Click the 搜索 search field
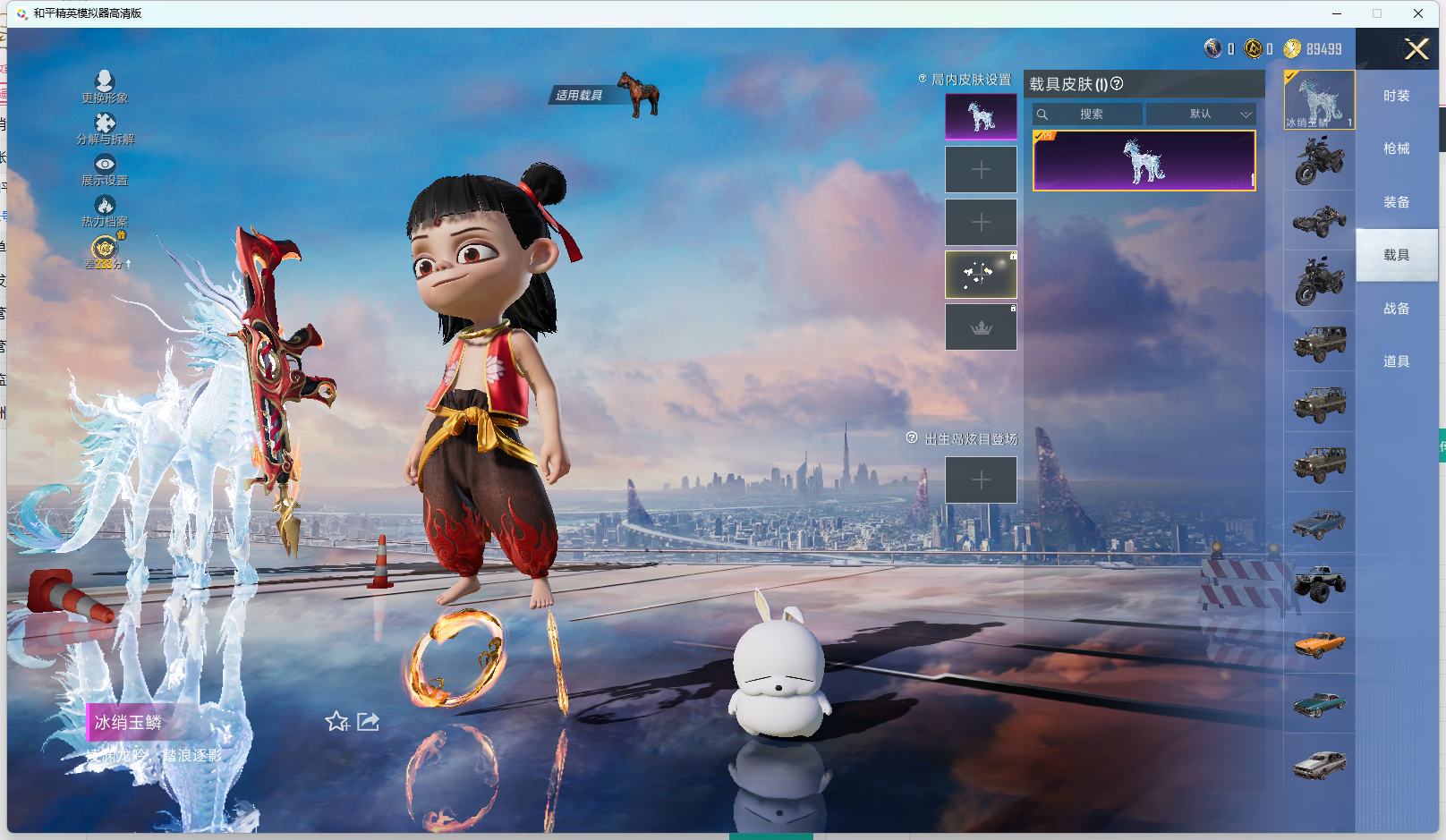 tap(1089, 115)
